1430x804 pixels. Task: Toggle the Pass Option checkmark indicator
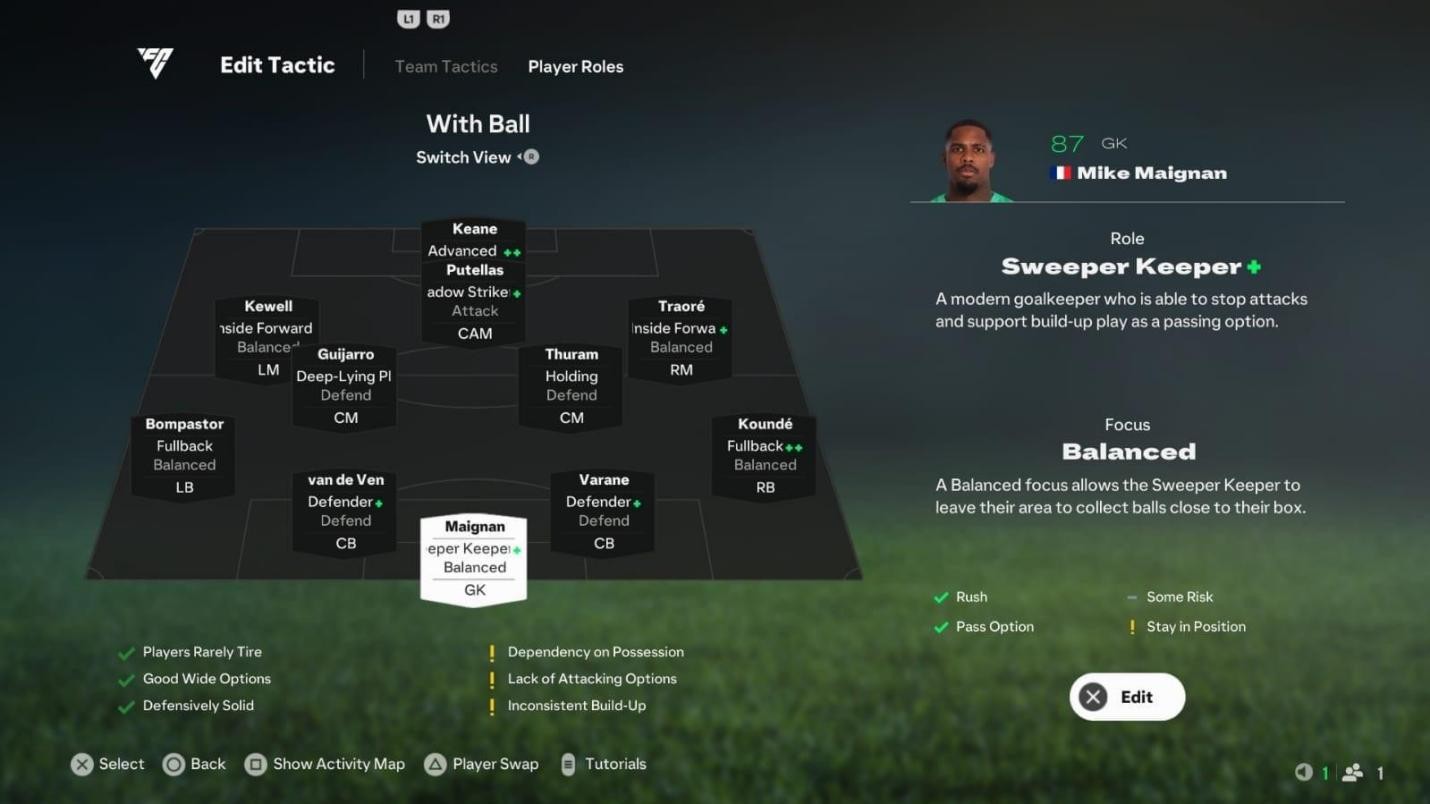tap(940, 627)
